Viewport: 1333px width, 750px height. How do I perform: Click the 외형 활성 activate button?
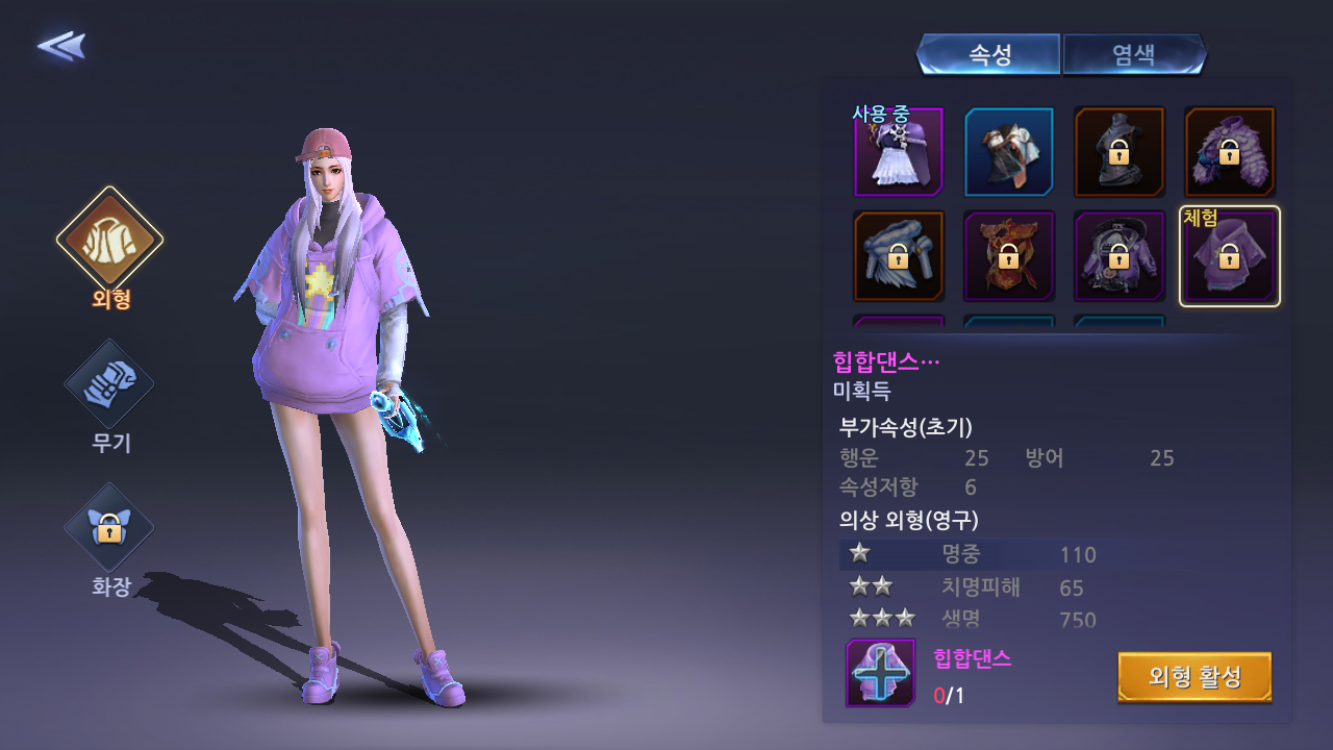(x=1194, y=678)
